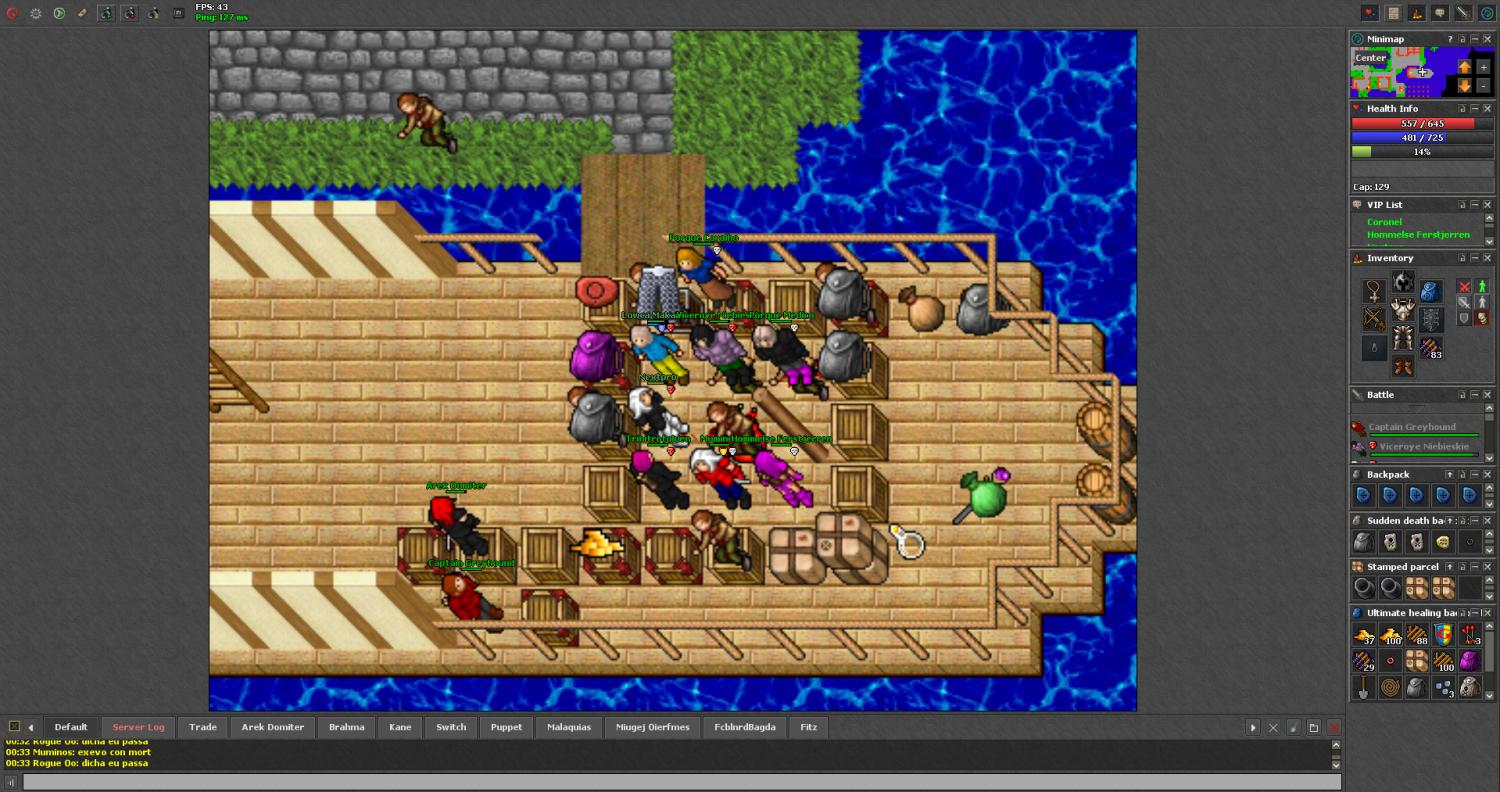
Task: Zoom in the minimap with plus button
Action: coord(1483,66)
